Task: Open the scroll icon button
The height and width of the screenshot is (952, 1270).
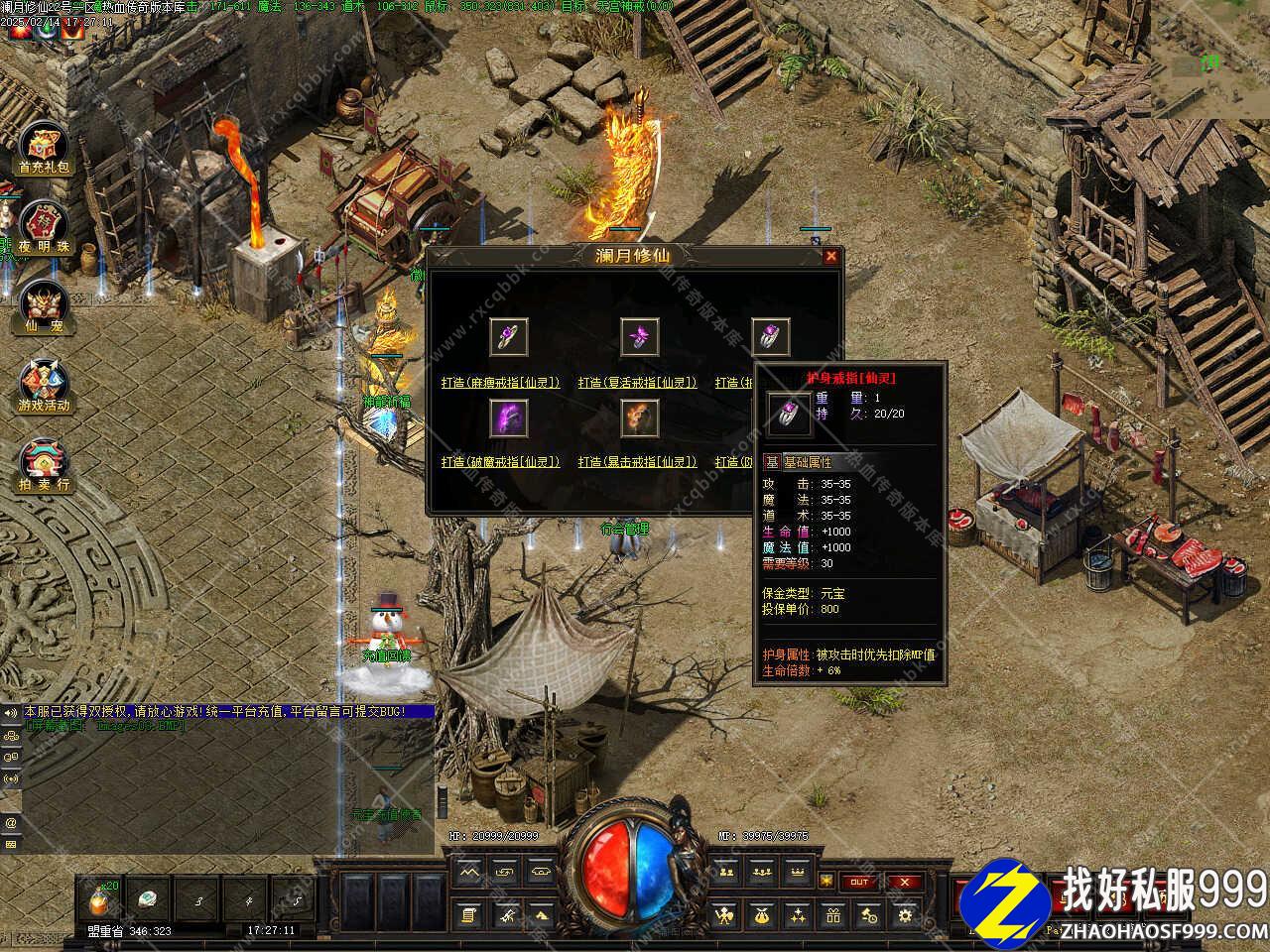Action: (469, 916)
